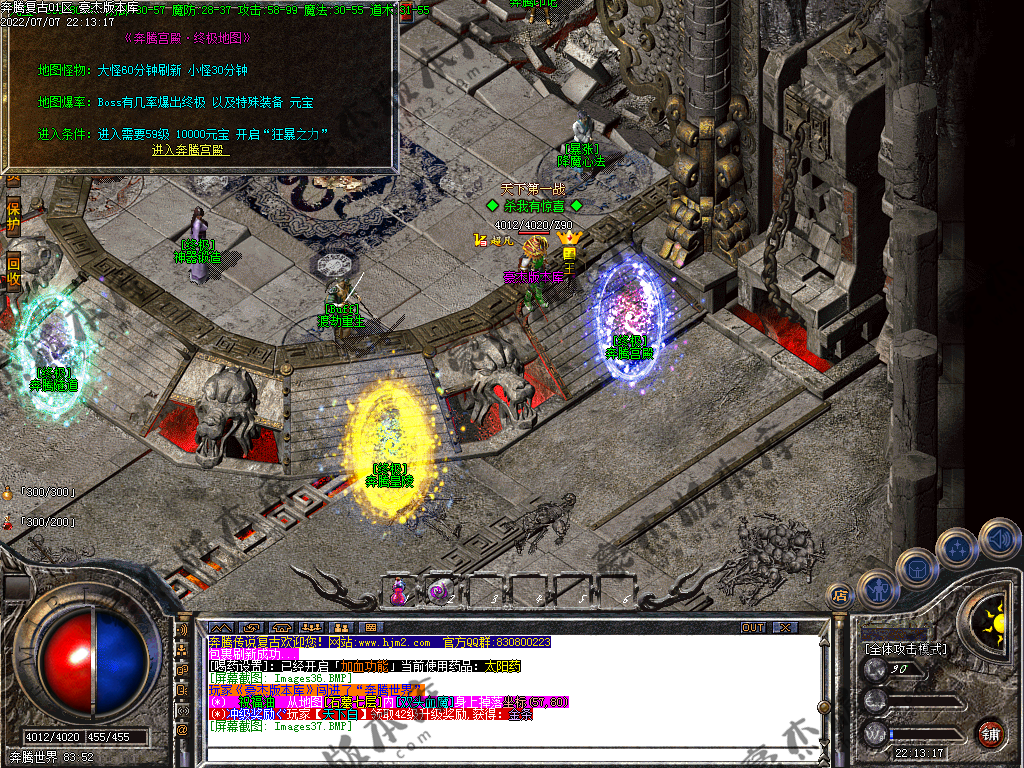Click the 进入奔腾宫殿 link in the dialog
The image size is (1024, 768).
[x=190, y=150]
